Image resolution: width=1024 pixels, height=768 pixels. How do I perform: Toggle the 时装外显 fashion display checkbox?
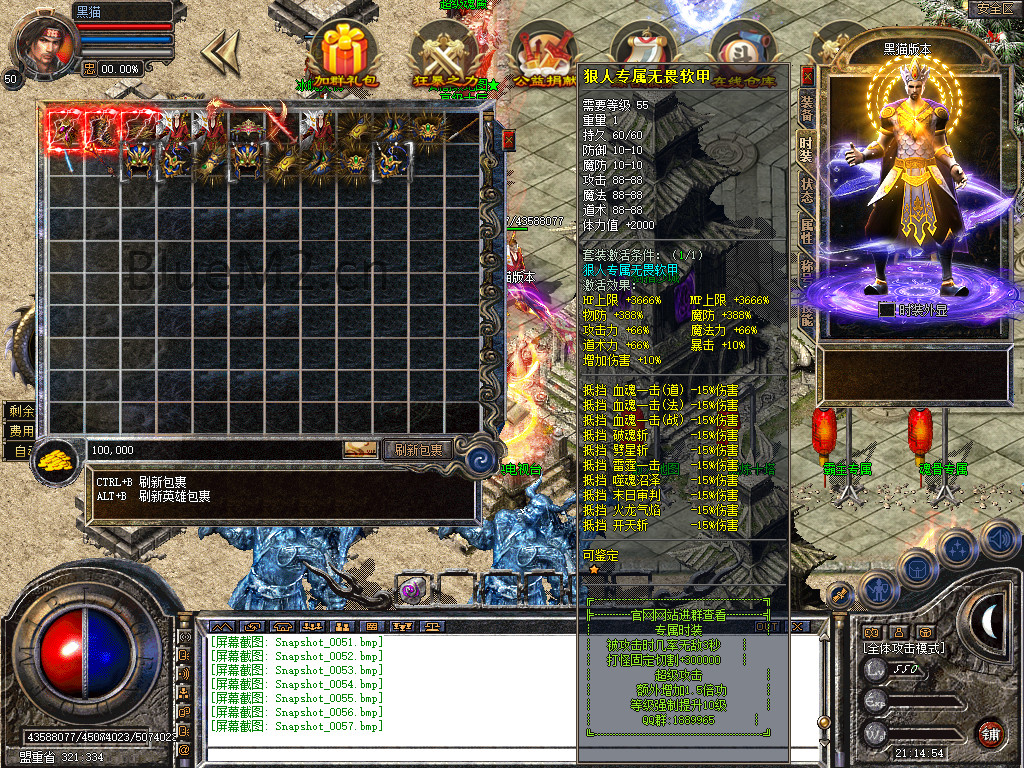click(x=886, y=310)
